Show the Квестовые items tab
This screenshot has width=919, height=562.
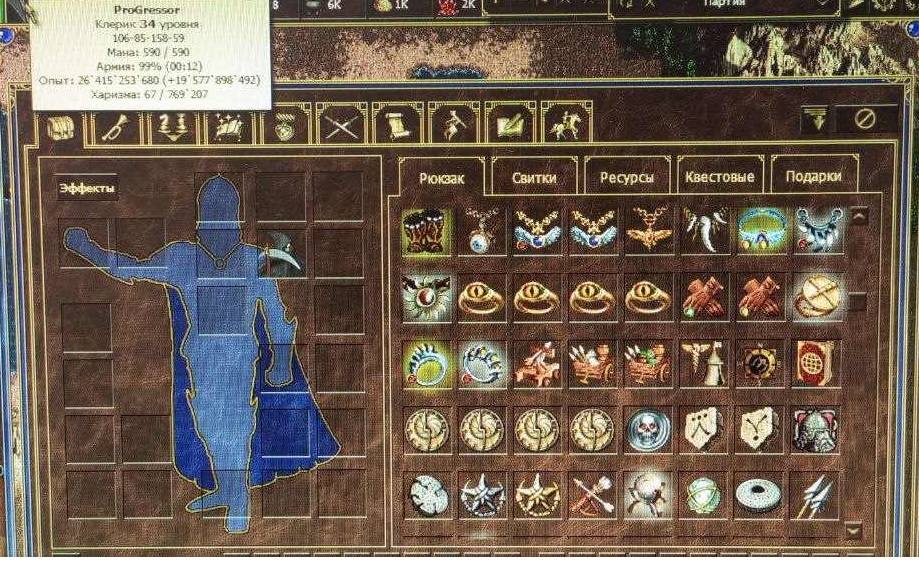[720, 178]
